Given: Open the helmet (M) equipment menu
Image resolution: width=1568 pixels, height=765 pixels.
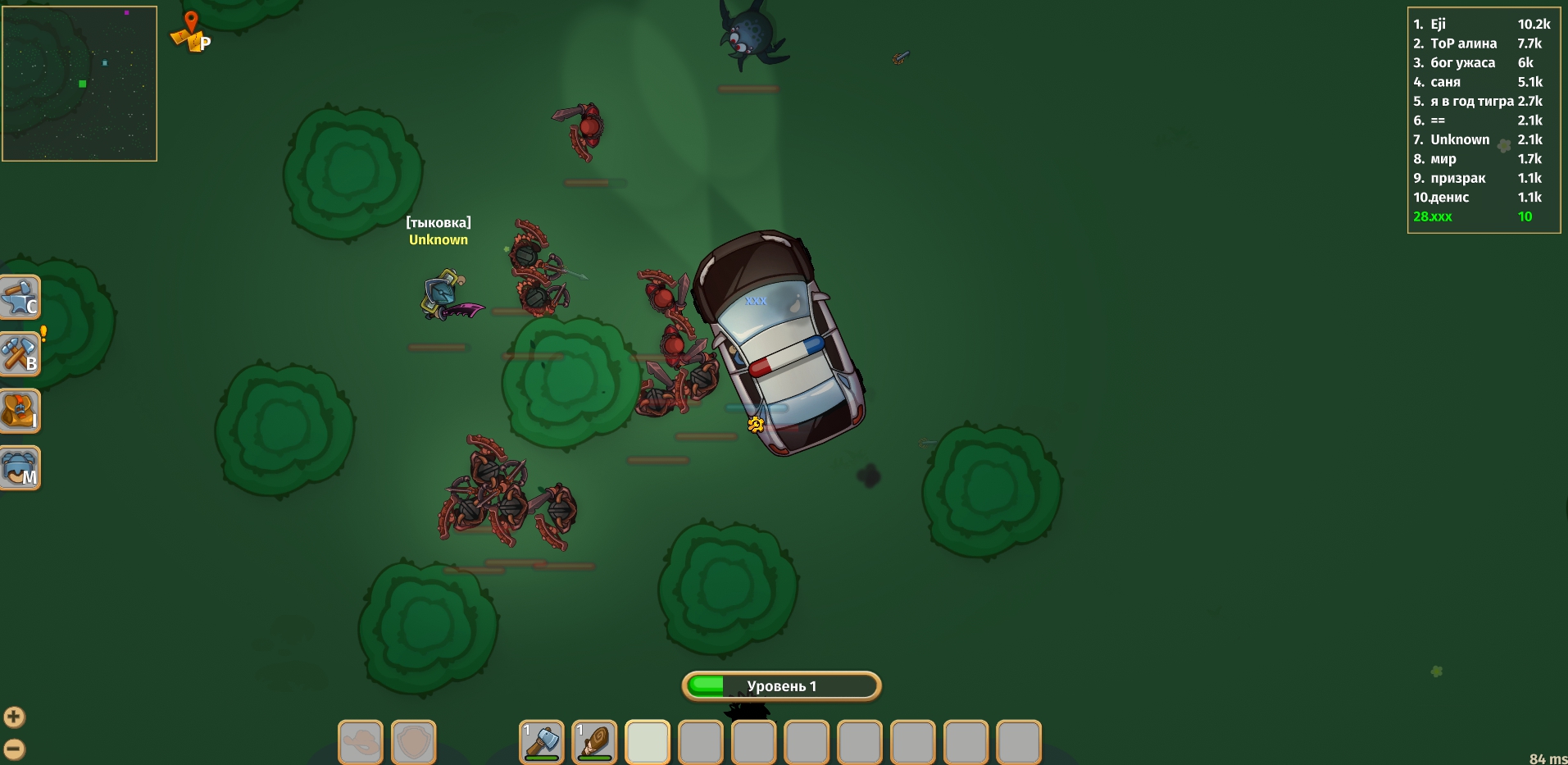Looking at the screenshot, I should click(20, 467).
